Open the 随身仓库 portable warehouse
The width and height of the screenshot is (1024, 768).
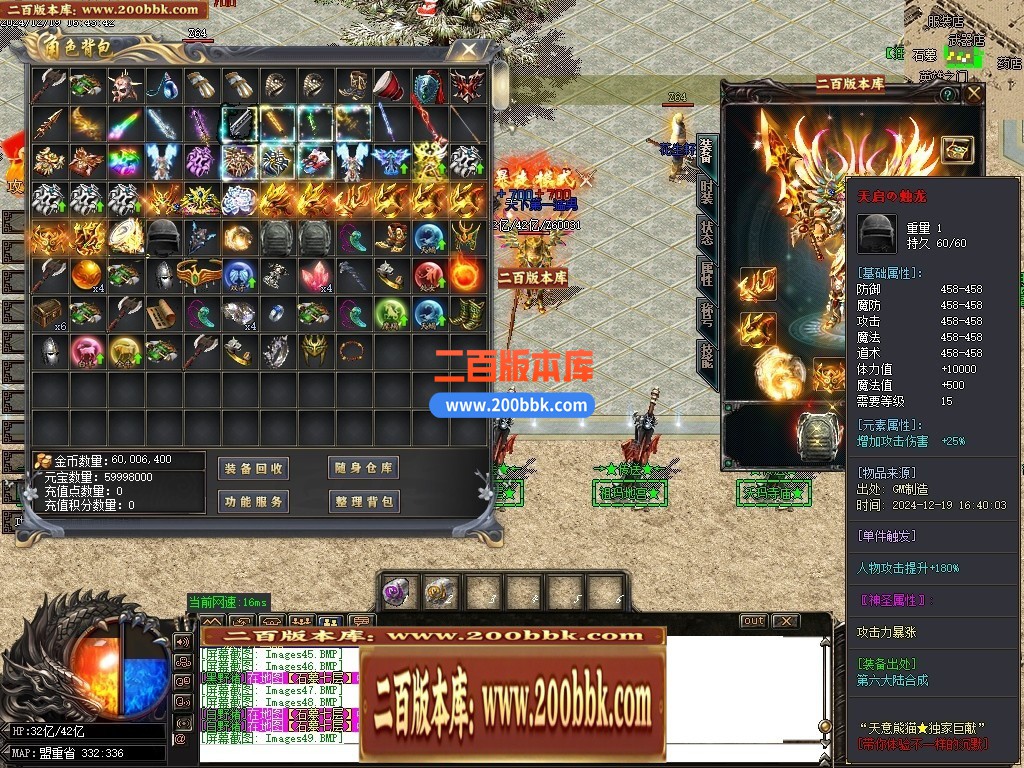(x=364, y=468)
